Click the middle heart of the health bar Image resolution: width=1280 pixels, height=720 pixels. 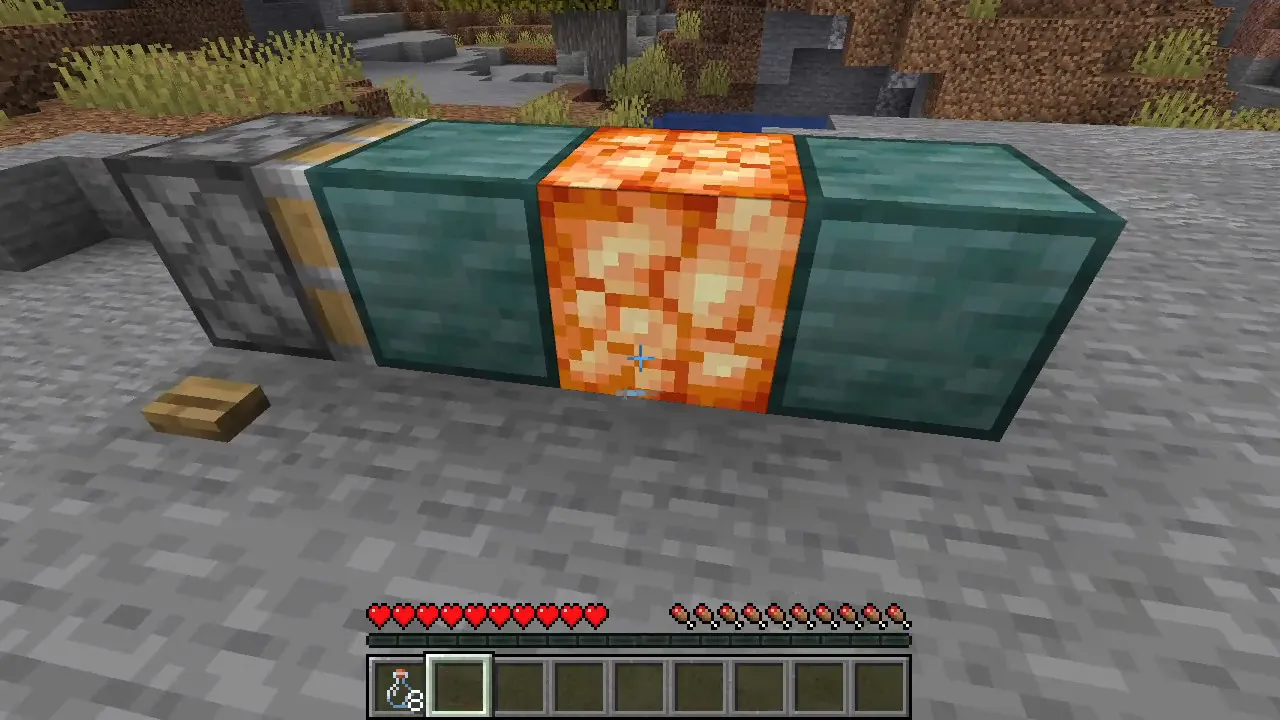[490, 616]
